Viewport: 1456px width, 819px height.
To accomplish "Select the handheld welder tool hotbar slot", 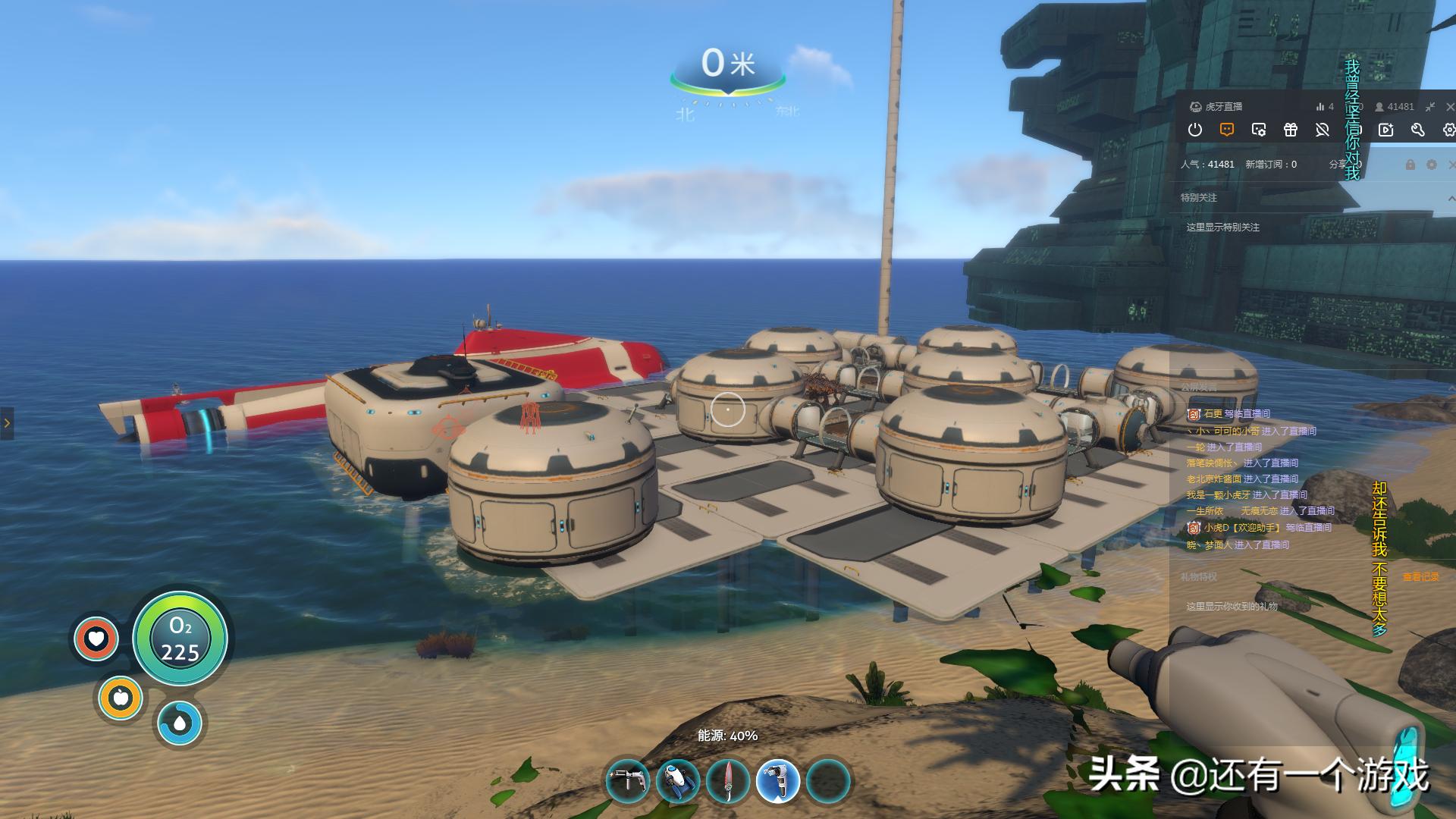I will pyautogui.click(x=628, y=780).
